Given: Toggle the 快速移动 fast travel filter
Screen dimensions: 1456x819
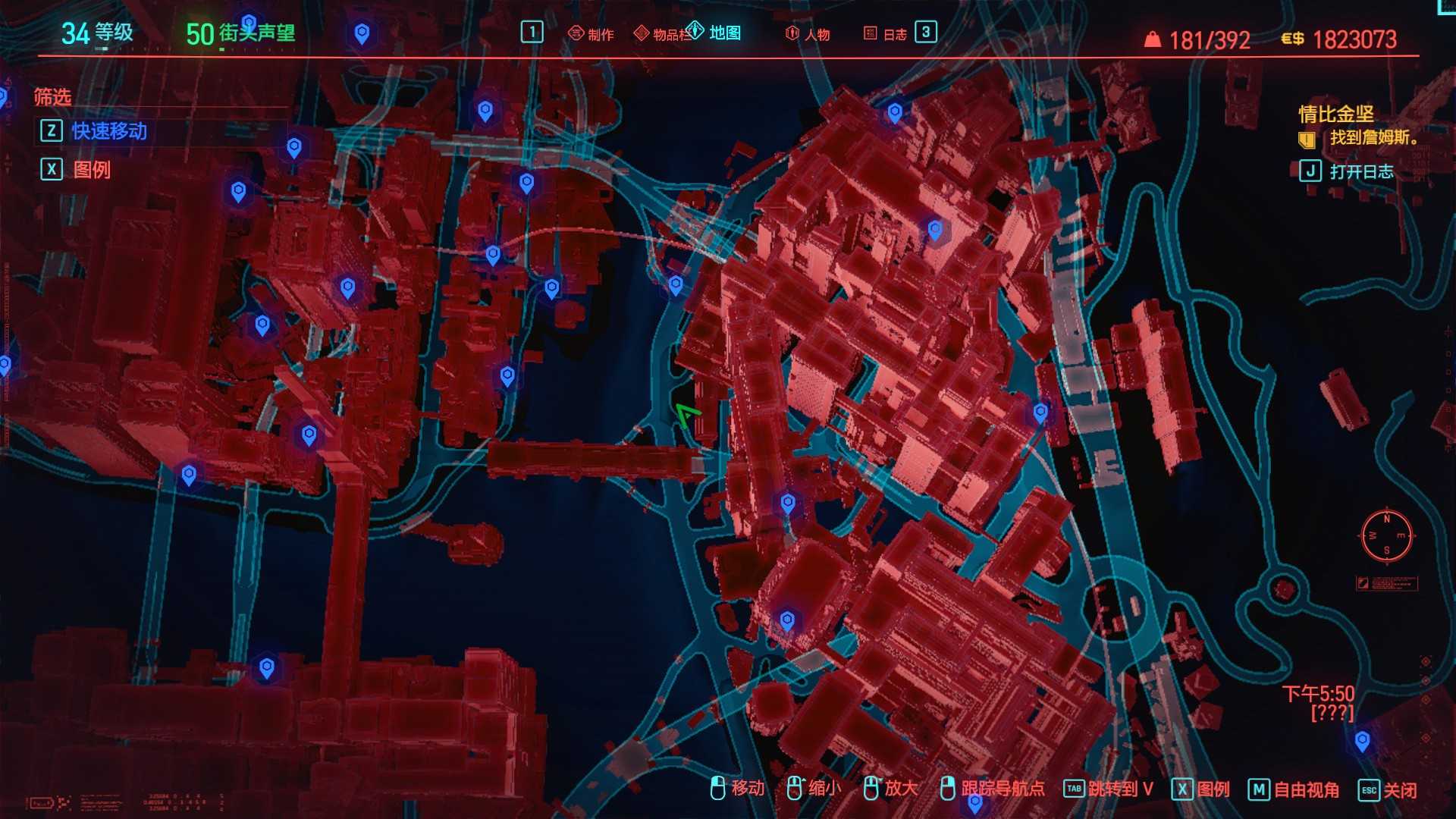Looking at the screenshot, I should coord(108,131).
